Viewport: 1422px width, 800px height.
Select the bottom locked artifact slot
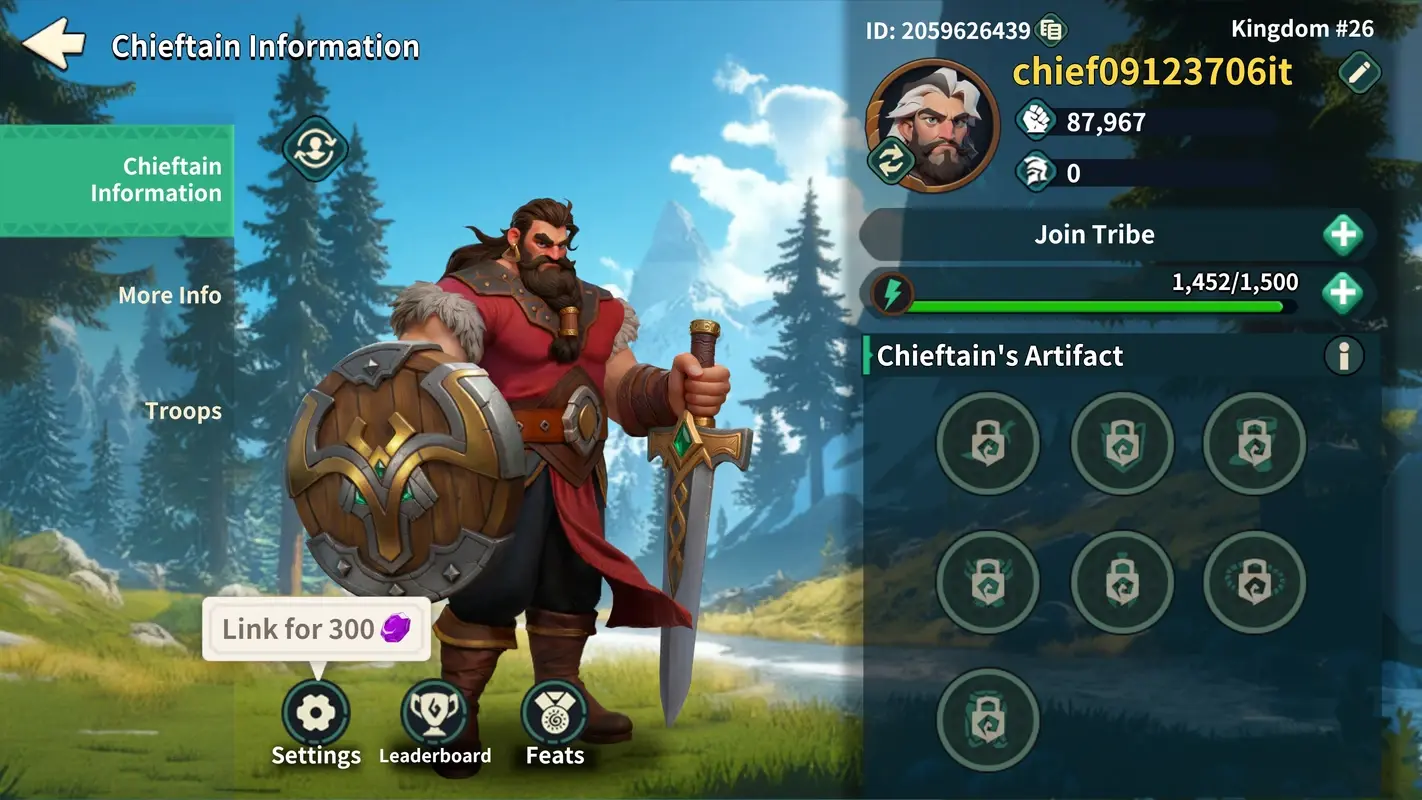pos(987,722)
